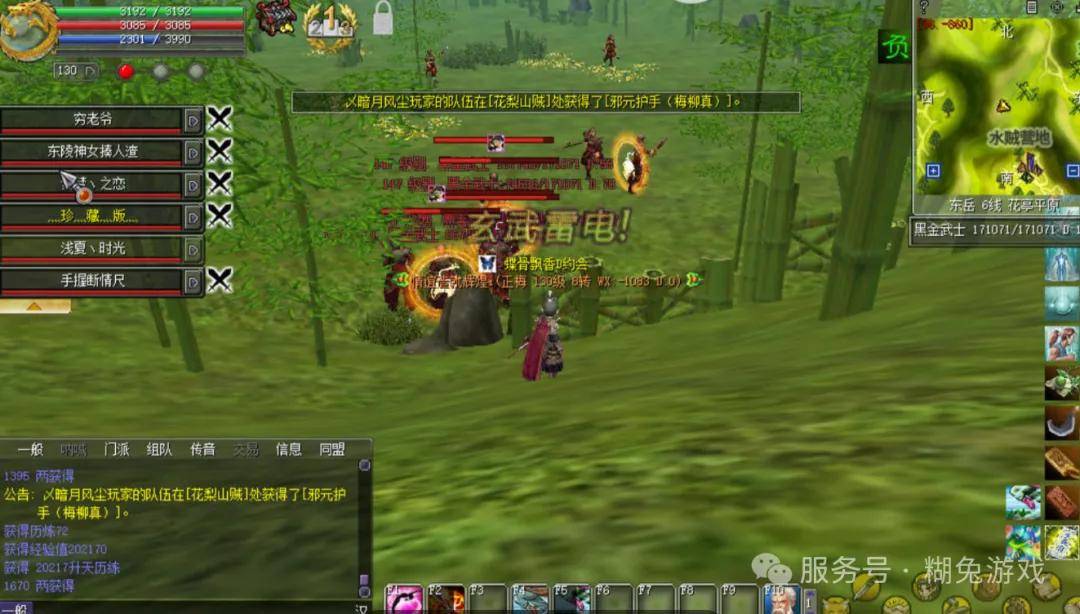
Task: Open the 传音 chat tab
Action: 203,450
